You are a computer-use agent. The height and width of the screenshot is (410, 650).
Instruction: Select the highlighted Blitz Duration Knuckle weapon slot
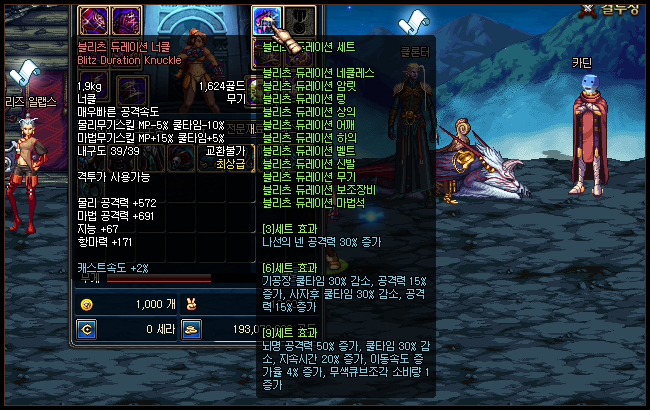point(267,20)
